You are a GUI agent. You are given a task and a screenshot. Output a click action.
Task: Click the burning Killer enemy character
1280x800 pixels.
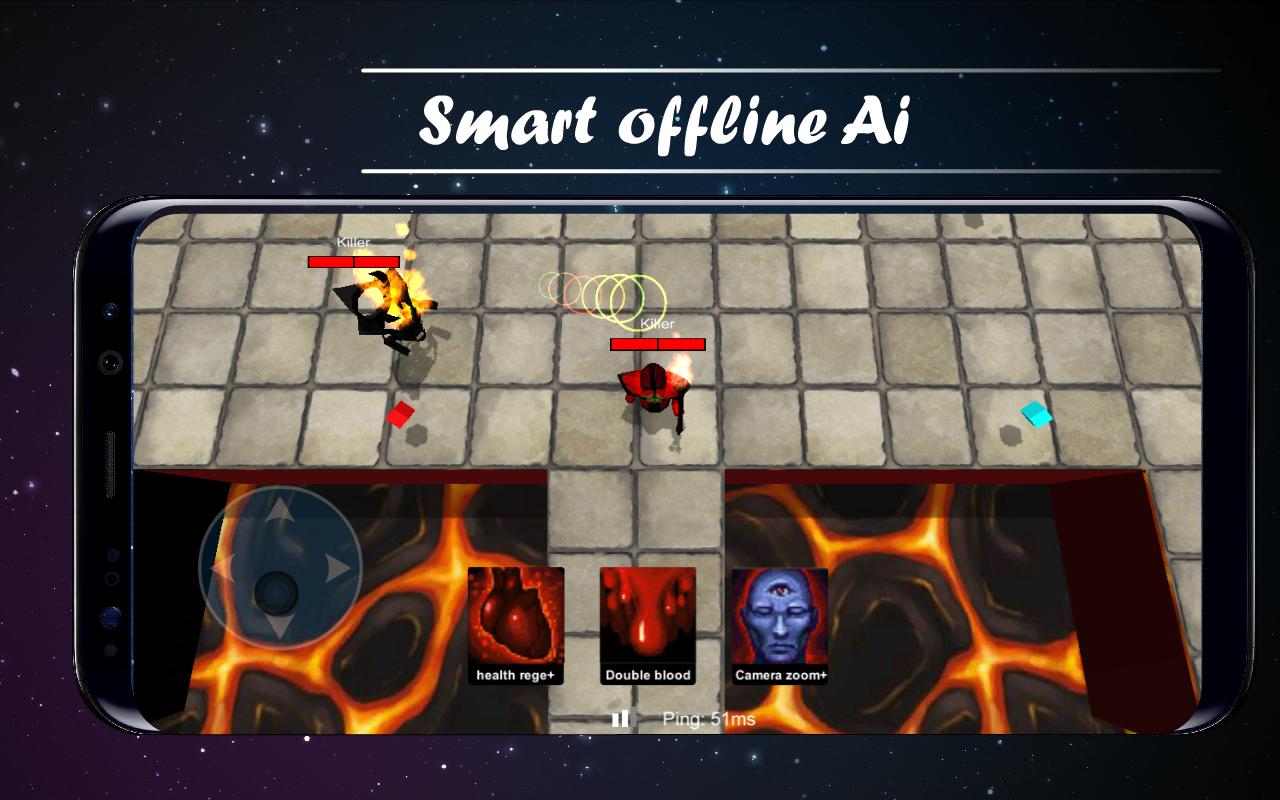click(388, 310)
